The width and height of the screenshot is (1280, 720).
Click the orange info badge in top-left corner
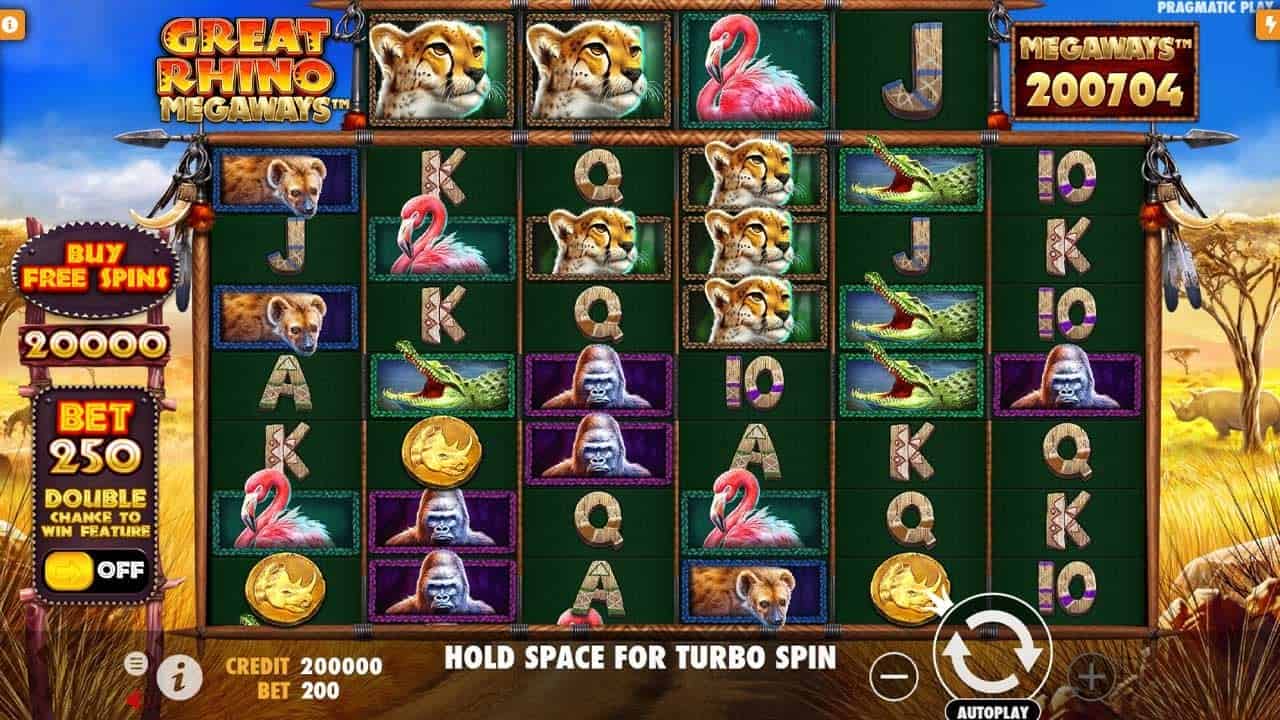point(13,25)
